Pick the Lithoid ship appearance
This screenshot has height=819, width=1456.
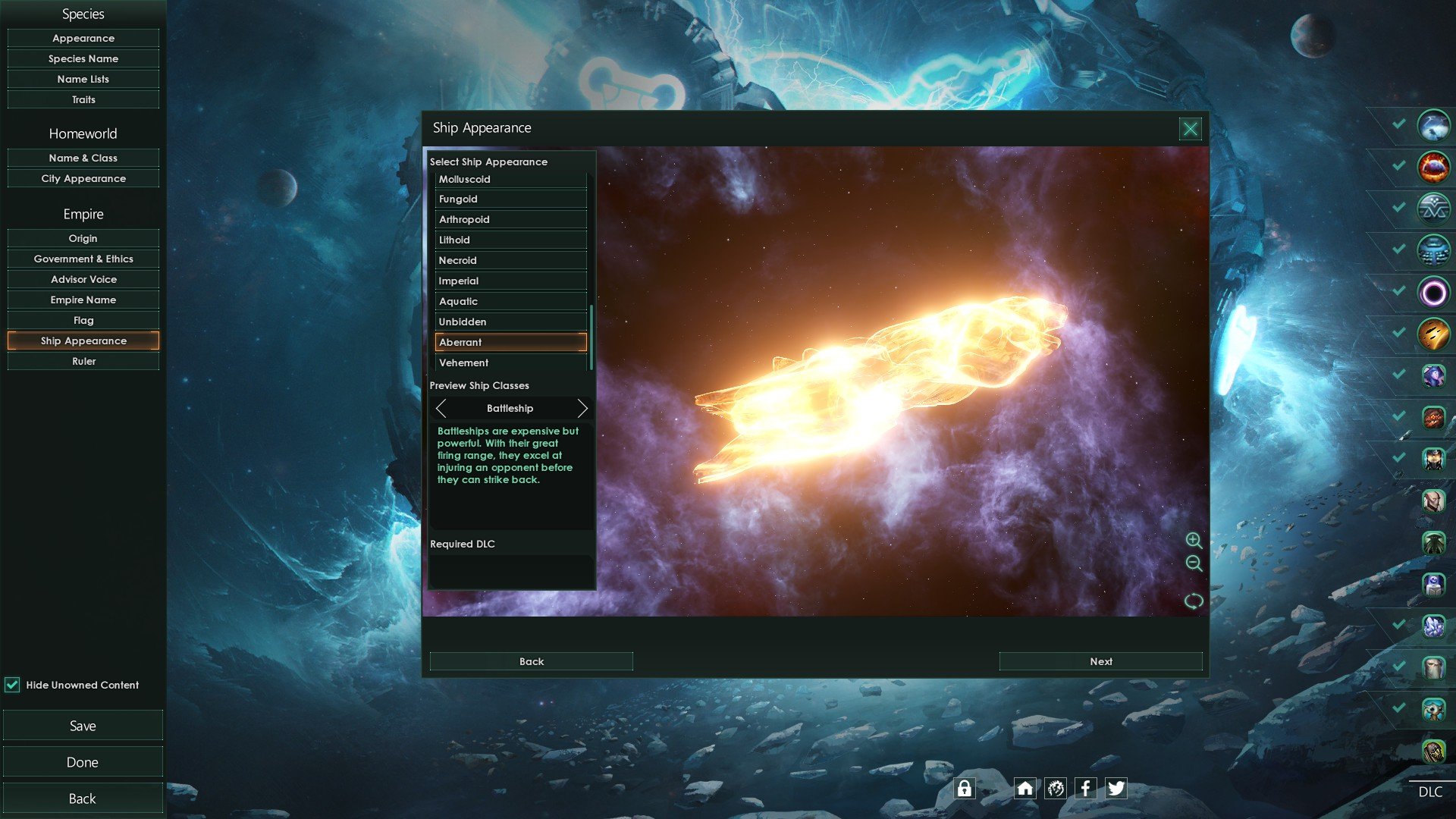click(x=510, y=240)
